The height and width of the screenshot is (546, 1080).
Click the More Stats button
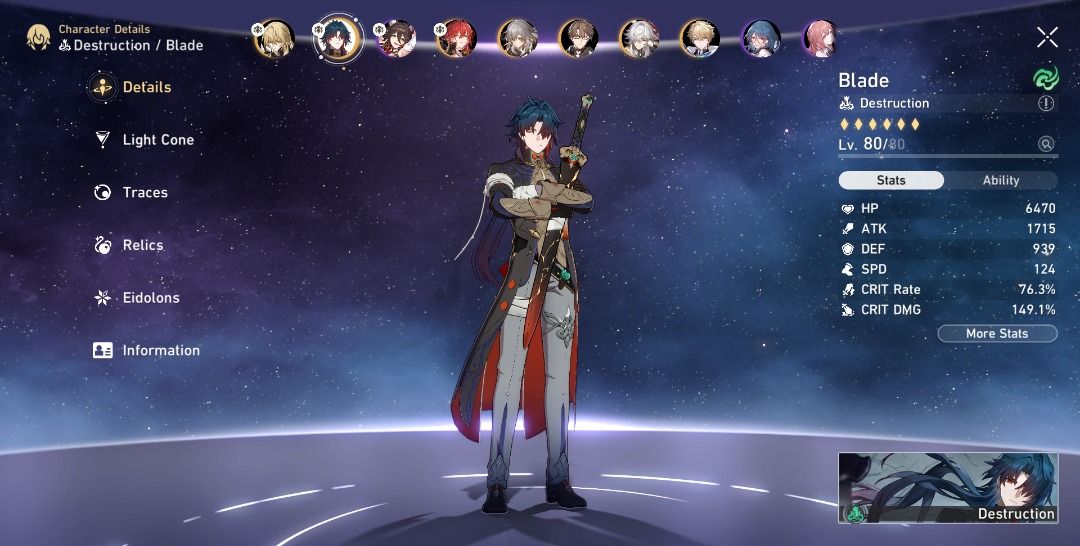(x=996, y=334)
